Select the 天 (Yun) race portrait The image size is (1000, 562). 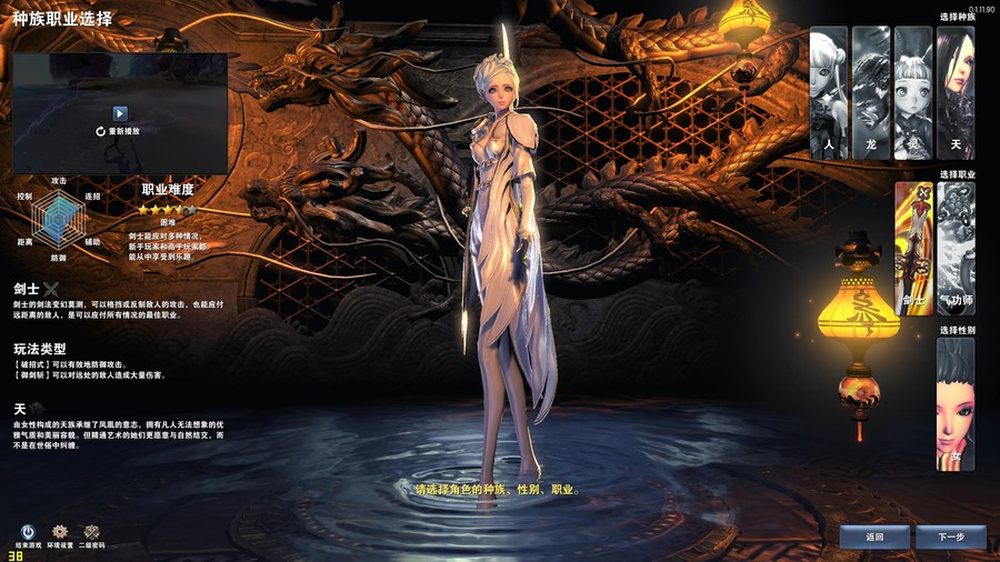955,92
